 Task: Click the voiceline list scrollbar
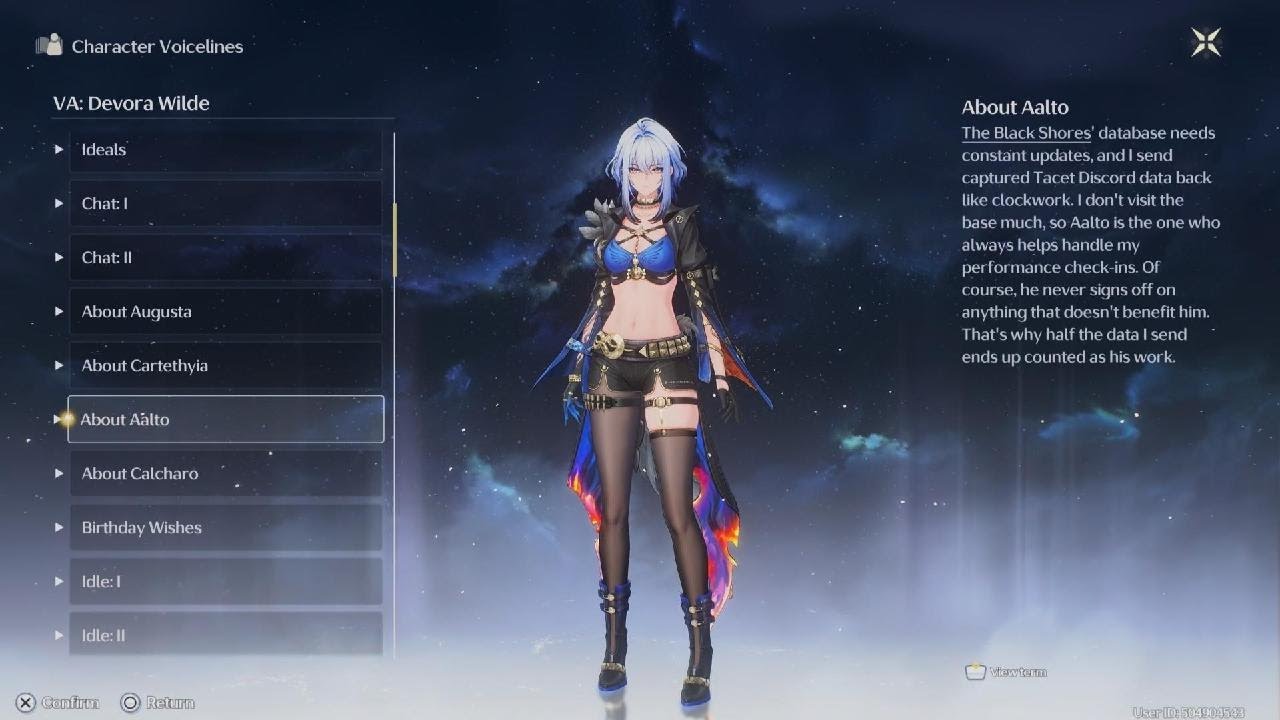click(395, 240)
